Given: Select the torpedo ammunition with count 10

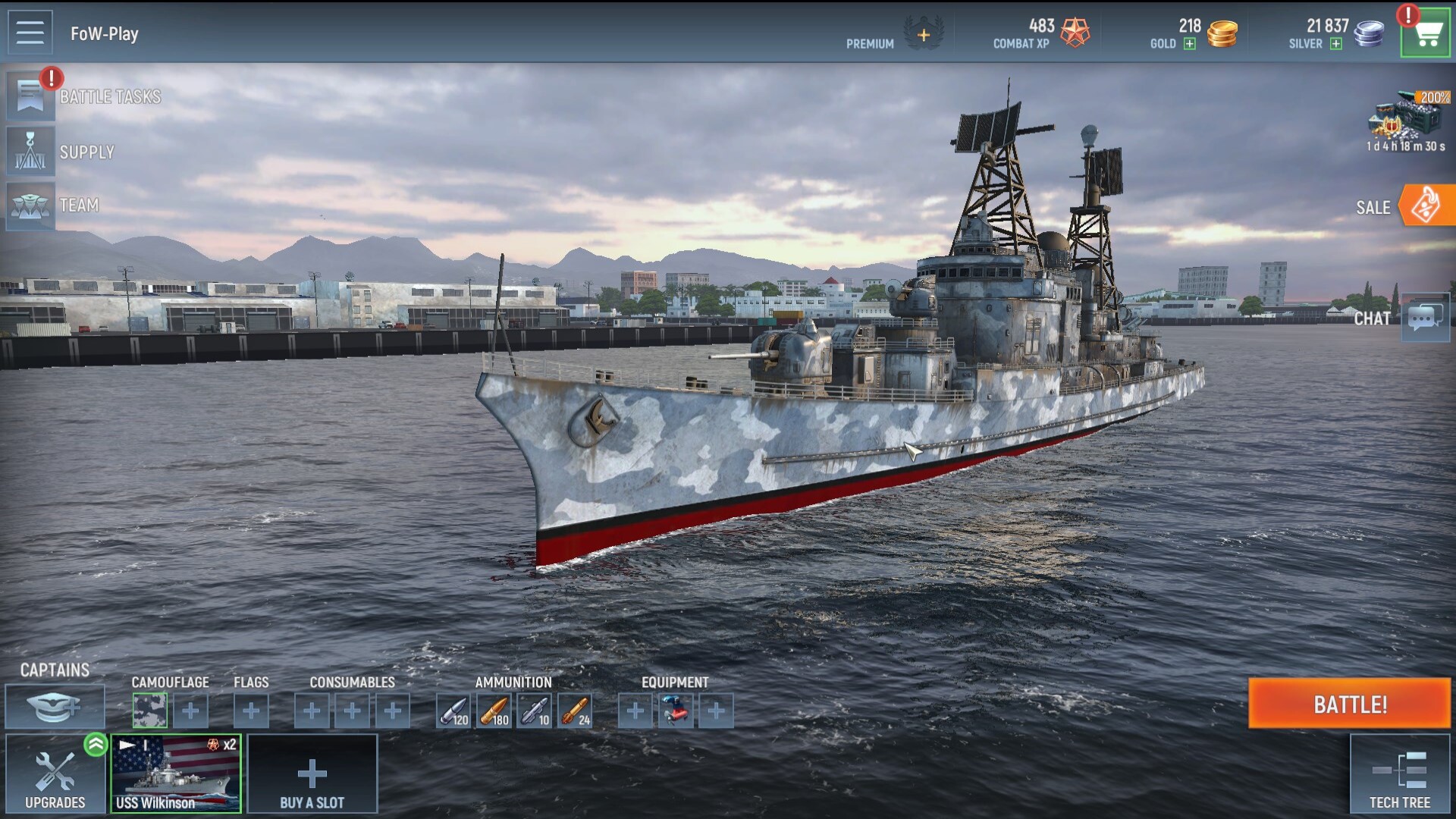Looking at the screenshot, I should pos(535,710).
